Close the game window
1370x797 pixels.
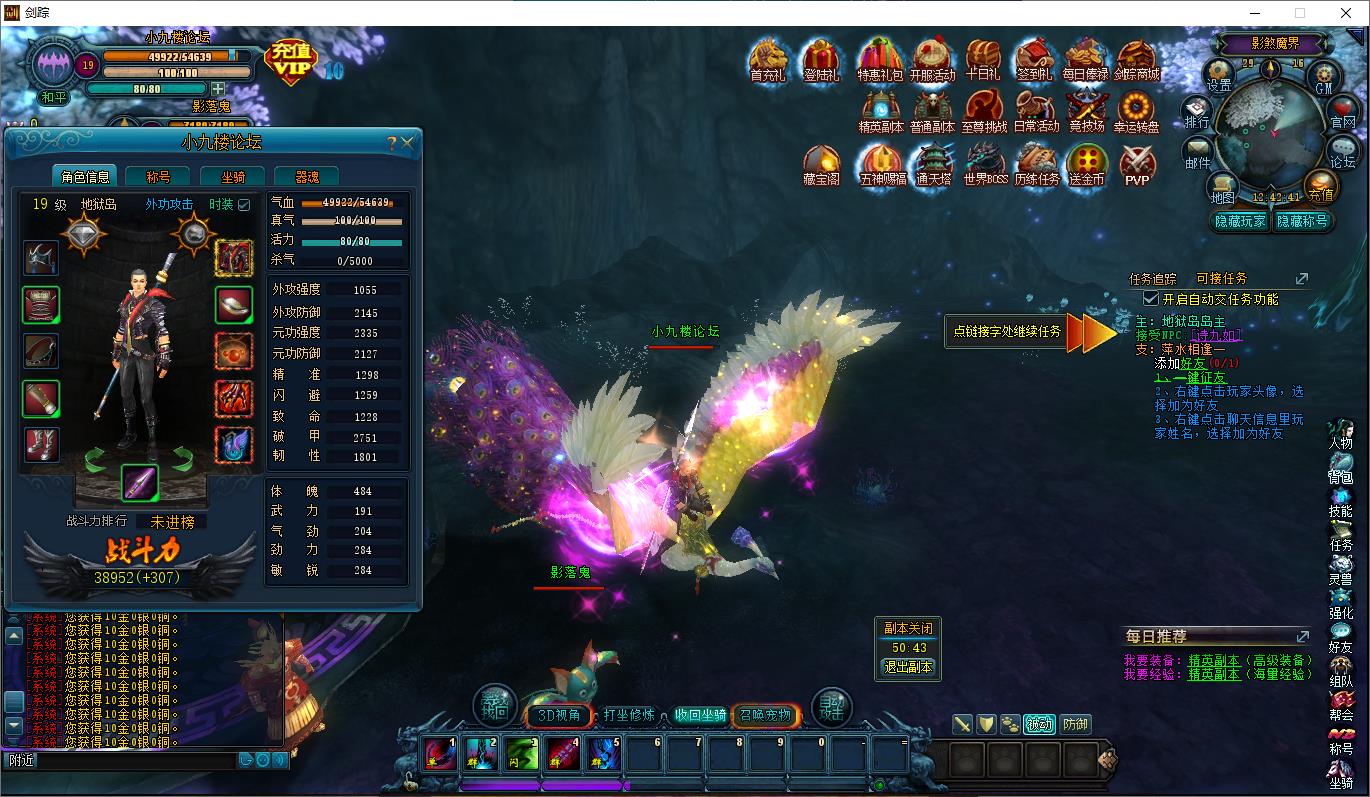click(1345, 13)
